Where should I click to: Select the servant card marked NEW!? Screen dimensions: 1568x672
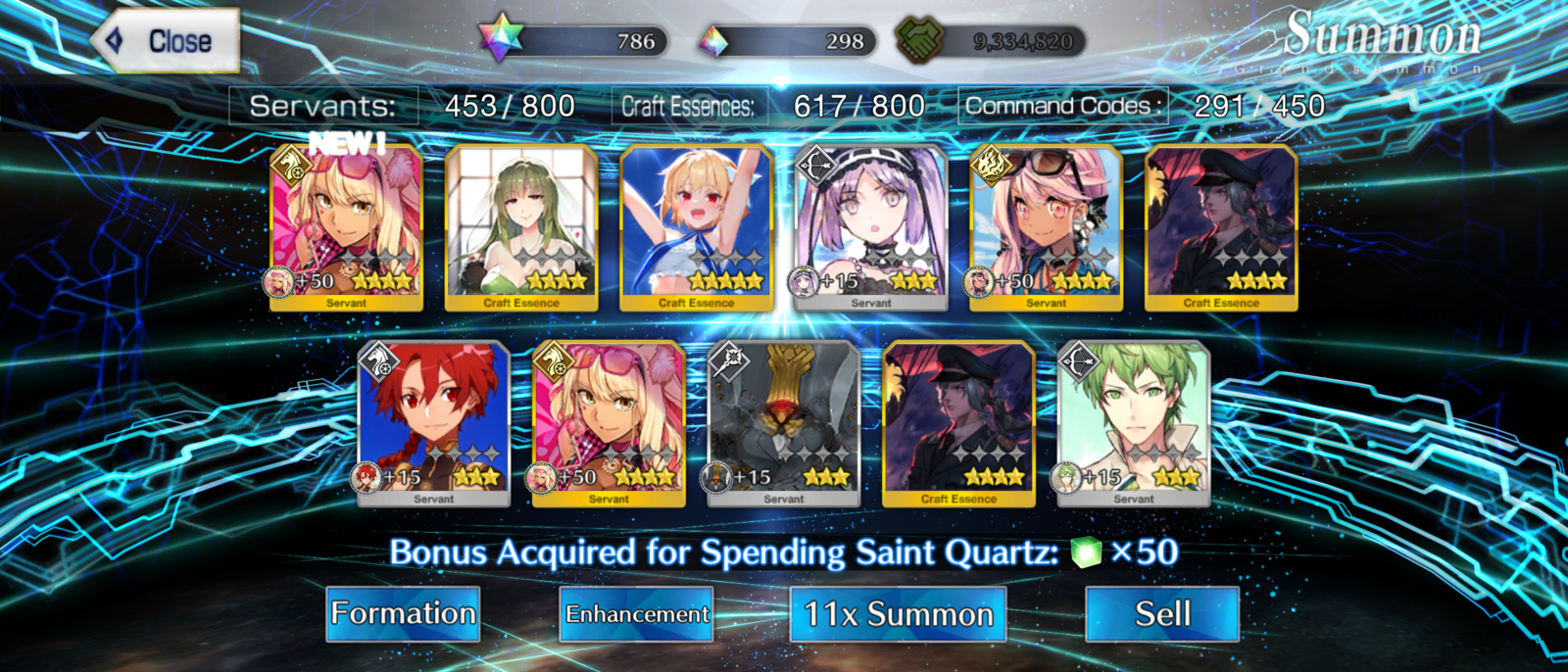point(346,228)
